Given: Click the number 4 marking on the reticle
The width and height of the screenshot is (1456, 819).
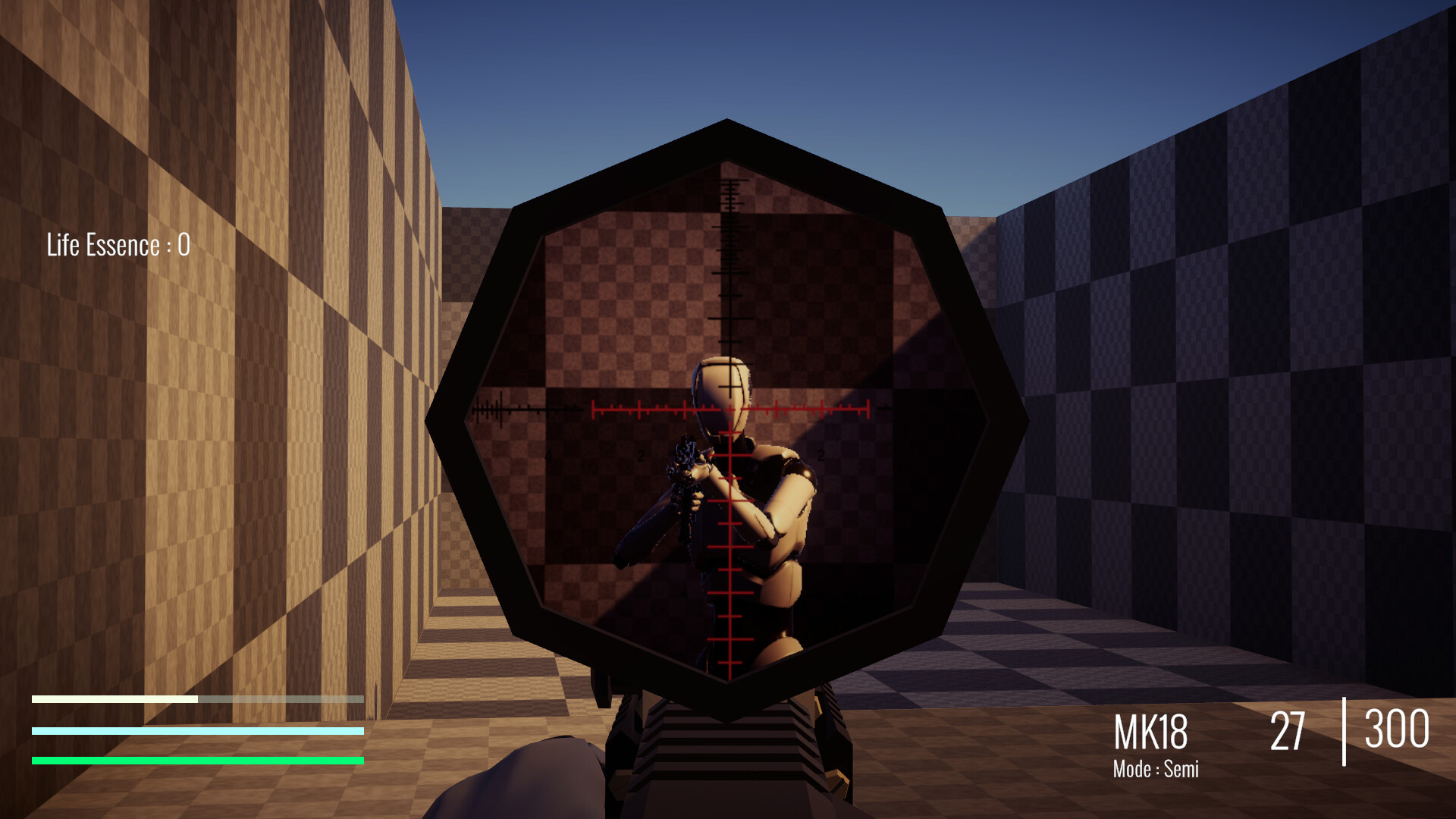Looking at the screenshot, I should click(x=548, y=455).
